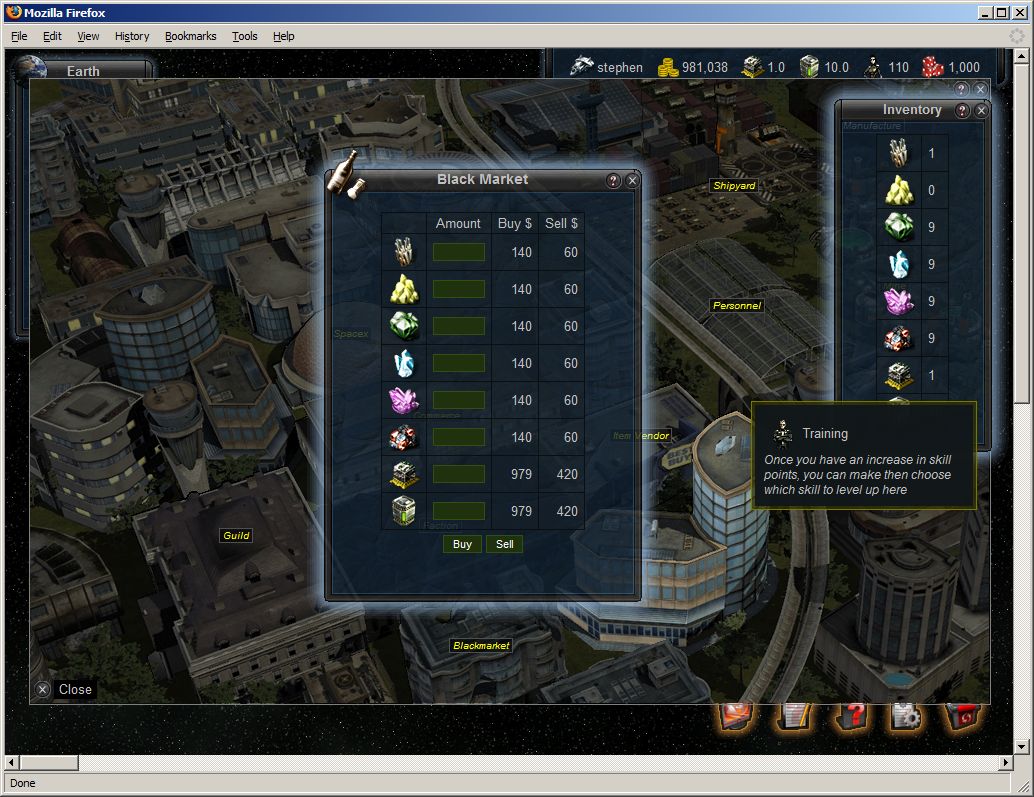Open the Inventory panel help
Image resolution: width=1034 pixels, height=797 pixels.
pyautogui.click(x=963, y=111)
